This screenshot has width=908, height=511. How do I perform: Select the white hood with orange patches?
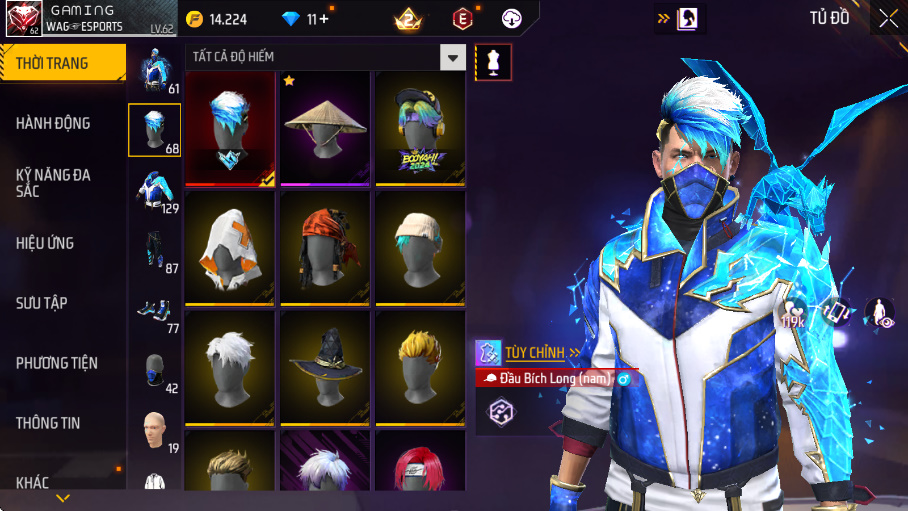(x=229, y=247)
